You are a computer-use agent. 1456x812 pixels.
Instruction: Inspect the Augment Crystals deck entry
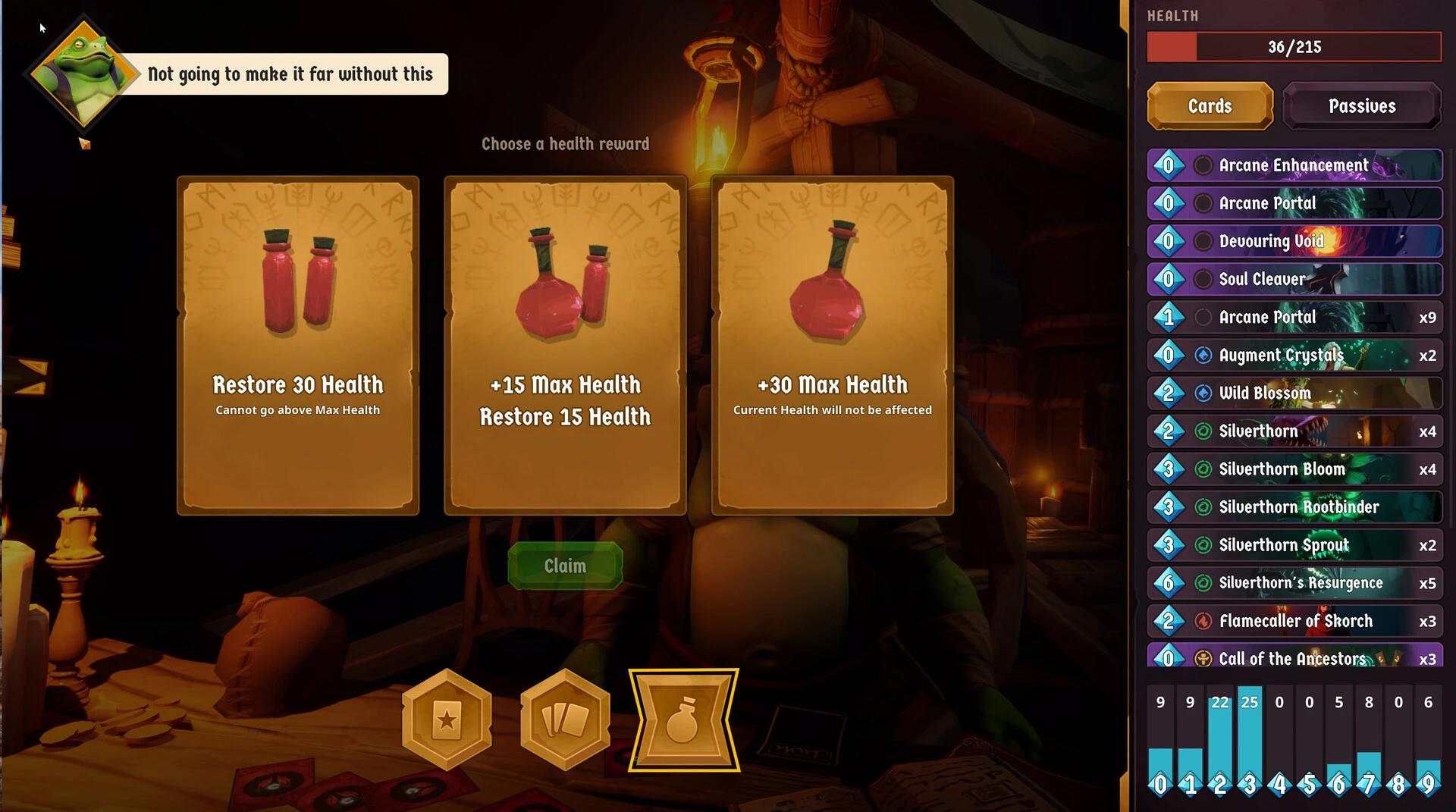(x=1294, y=355)
